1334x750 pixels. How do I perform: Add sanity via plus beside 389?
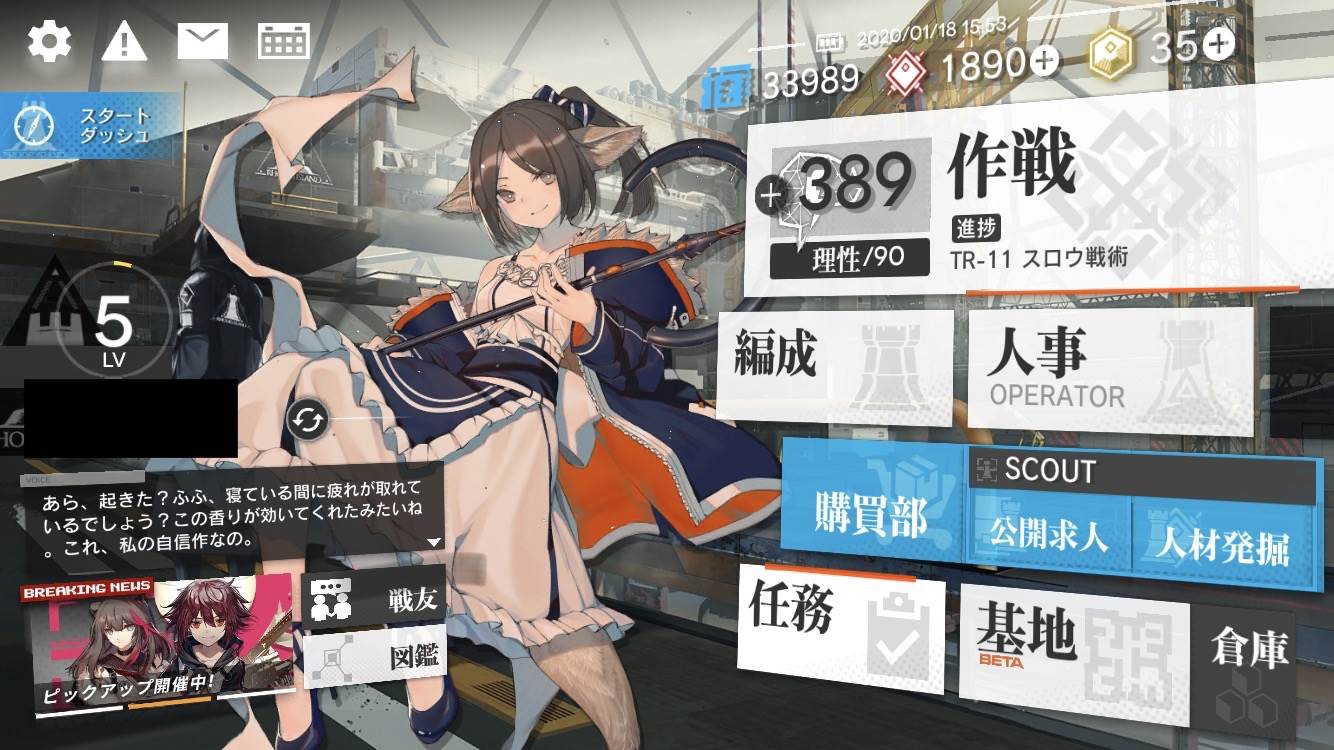click(x=771, y=196)
